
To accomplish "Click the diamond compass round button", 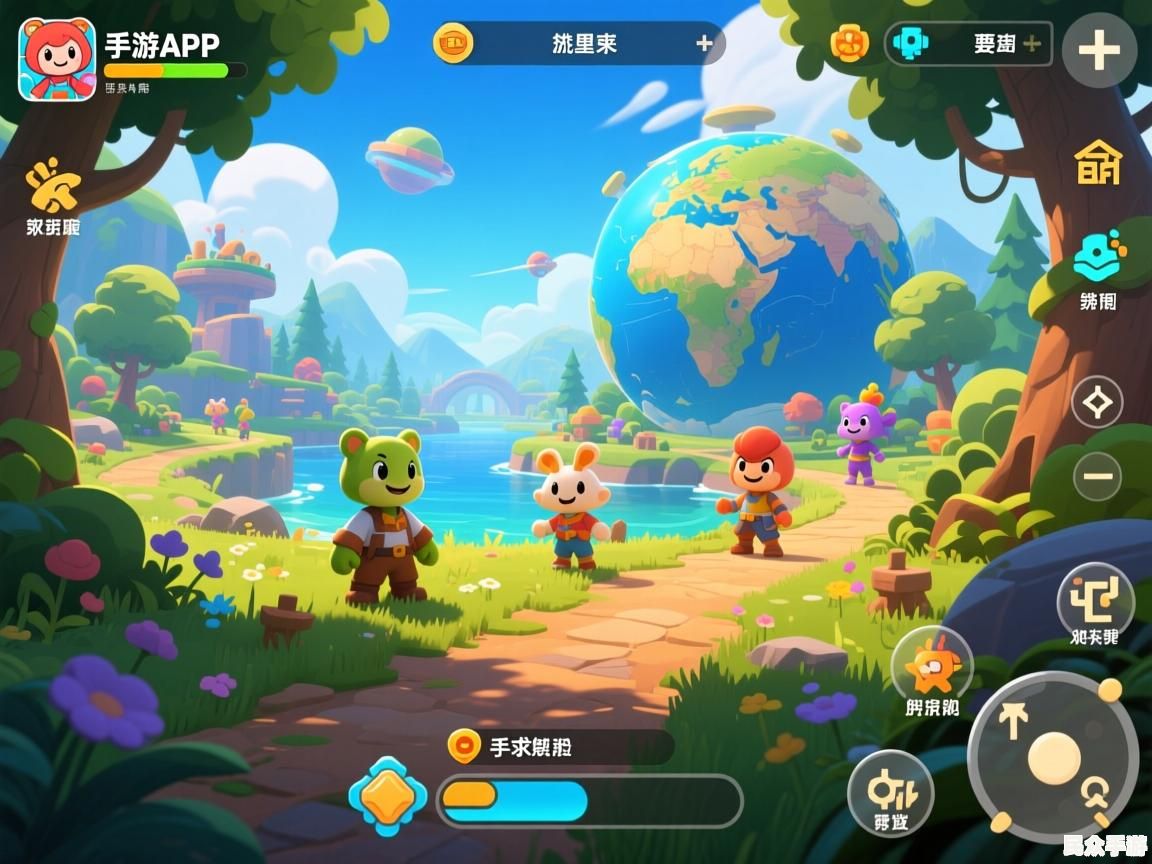I will [1097, 403].
